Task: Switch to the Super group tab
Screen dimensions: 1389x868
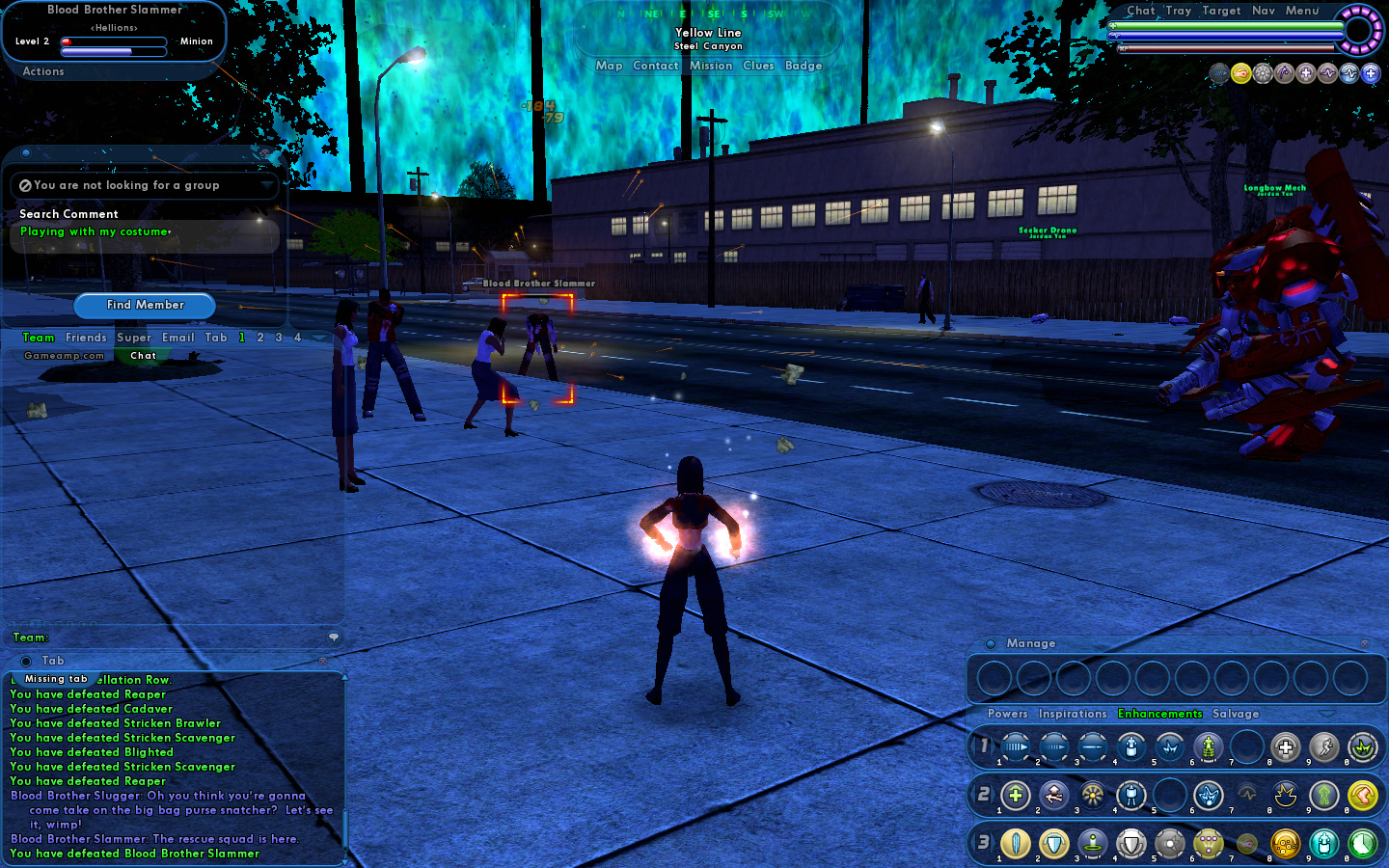Action: [134, 338]
